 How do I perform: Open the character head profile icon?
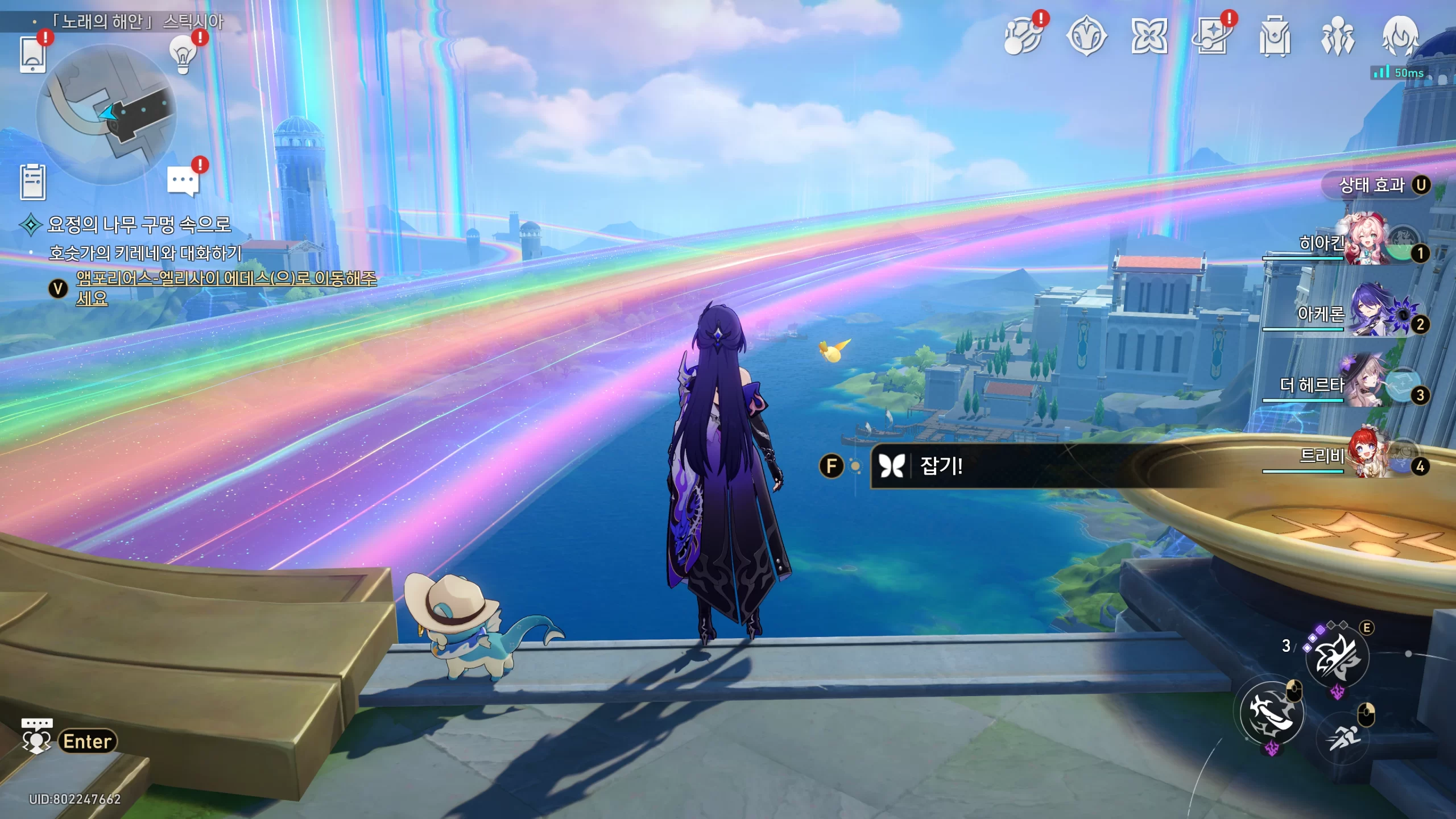pos(1400,36)
